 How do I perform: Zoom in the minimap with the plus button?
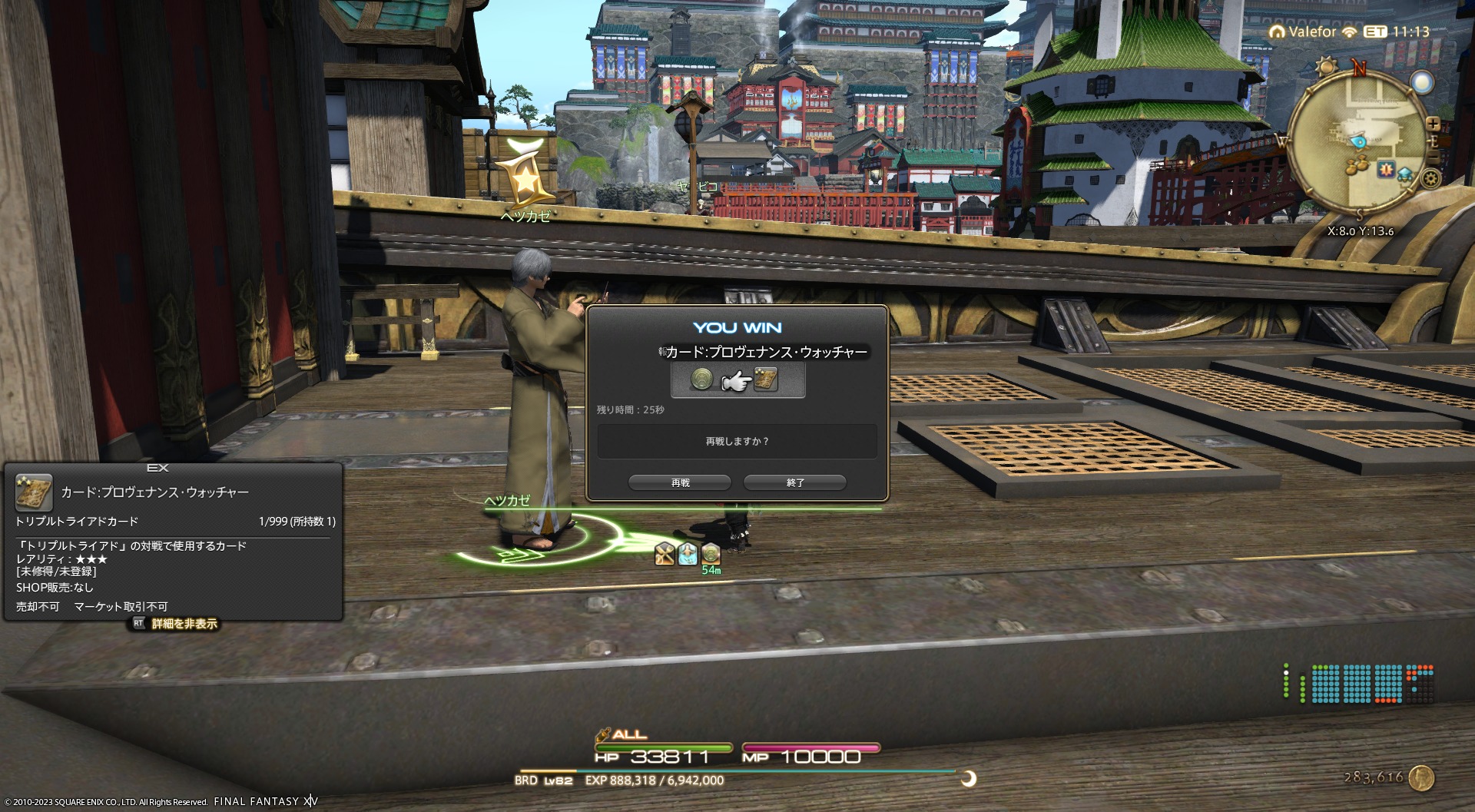click(1433, 124)
